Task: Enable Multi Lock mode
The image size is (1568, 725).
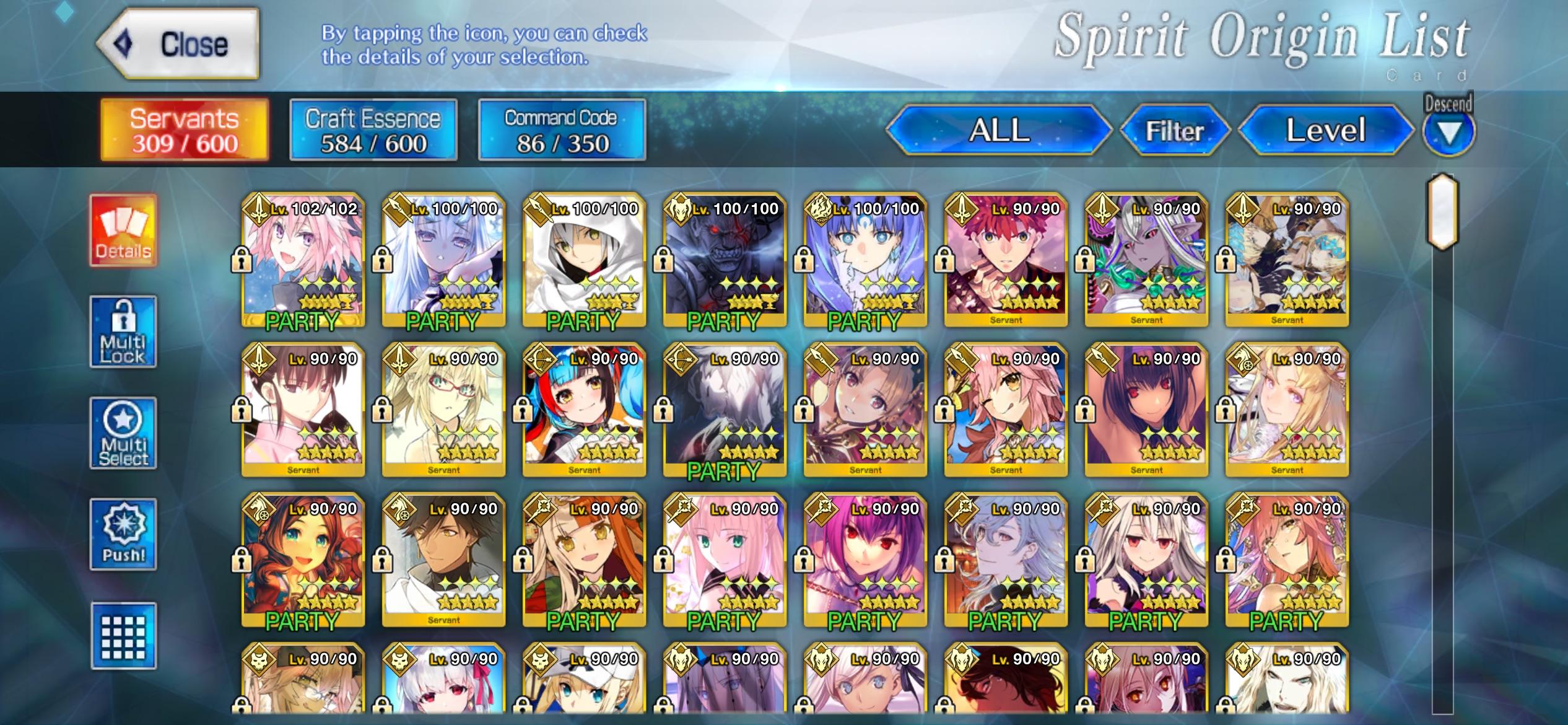Action: pyautogui.click(x=123, y=332)
